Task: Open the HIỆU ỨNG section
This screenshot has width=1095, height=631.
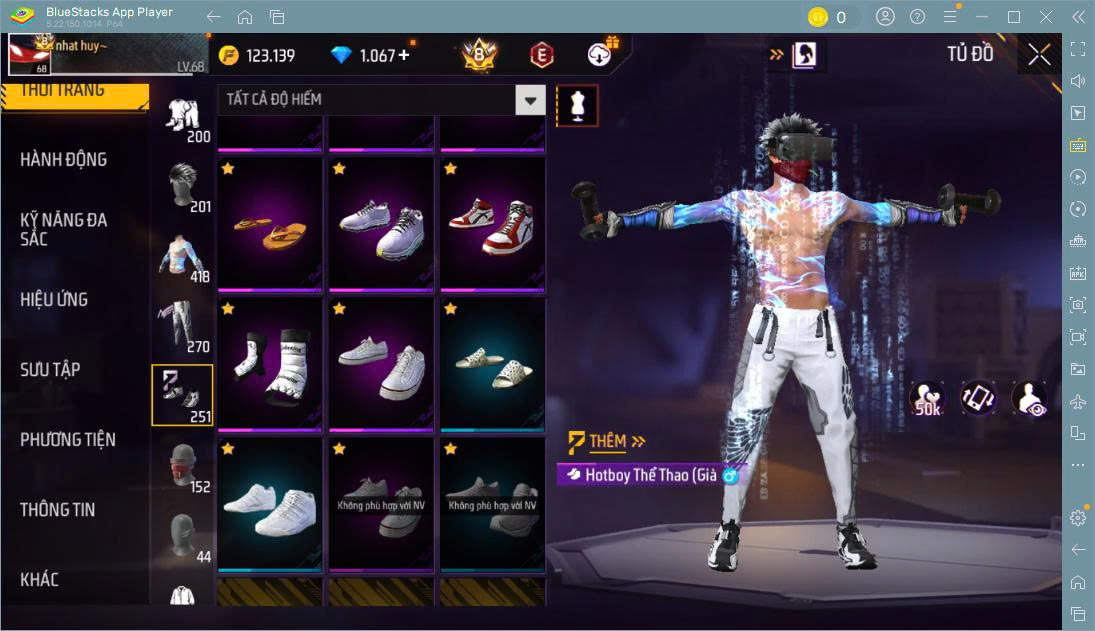Action: pyautogui.click(x=54, y=299)
